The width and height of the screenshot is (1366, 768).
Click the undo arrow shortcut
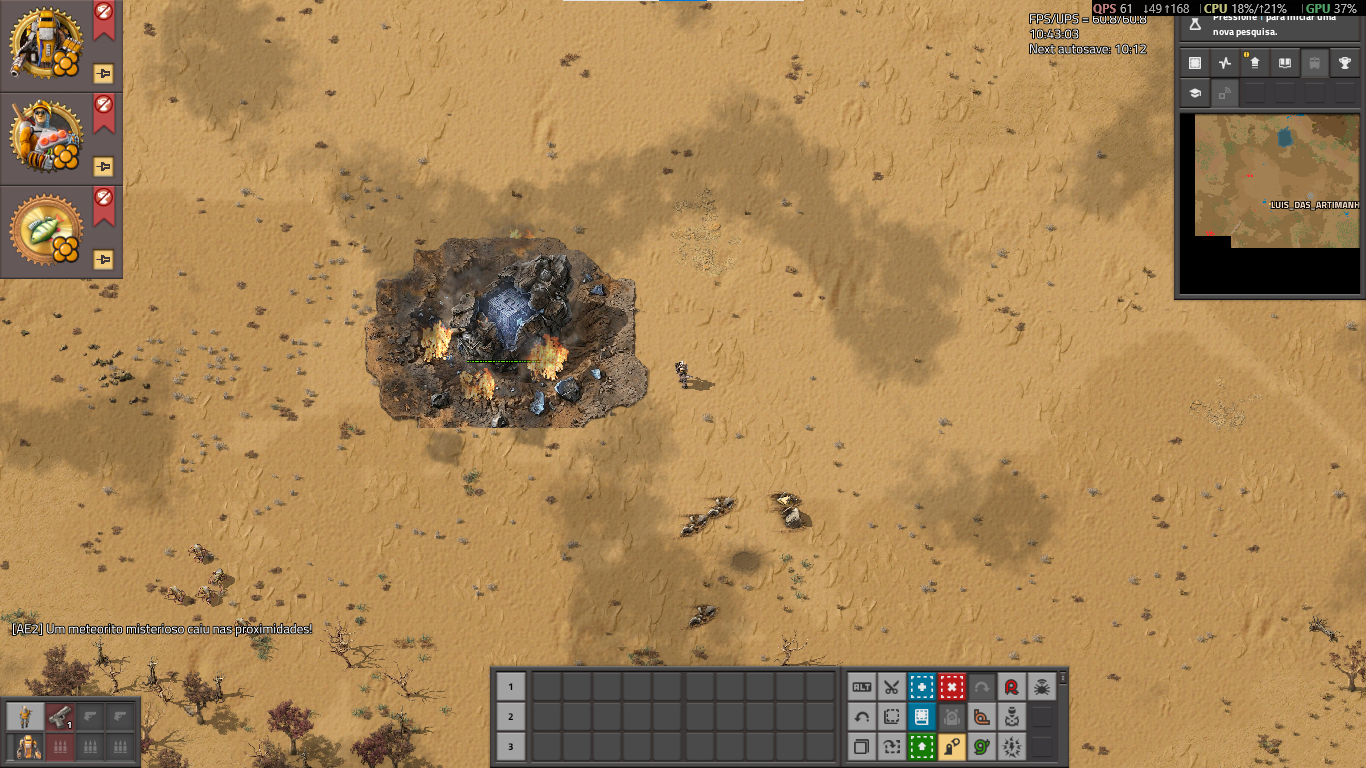[x=862, y=717]
